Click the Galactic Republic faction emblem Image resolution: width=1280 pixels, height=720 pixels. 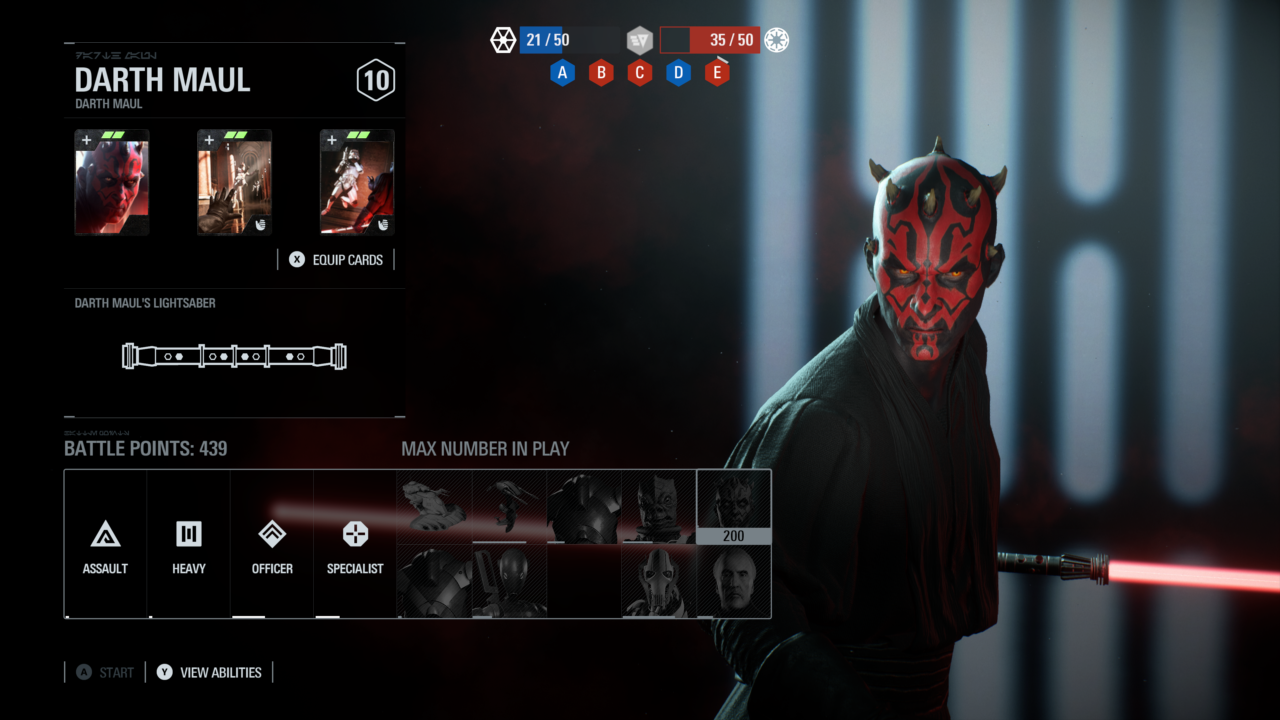pyautogui.click(x=776, y=40)
